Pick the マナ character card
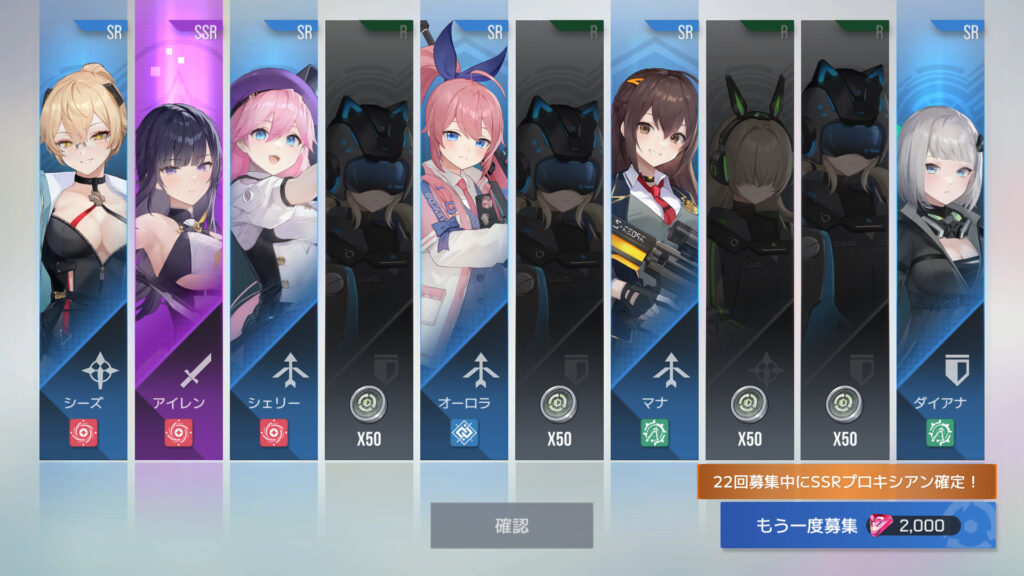The width and height of the screenshot is (1024, 576). pos(655,240)
